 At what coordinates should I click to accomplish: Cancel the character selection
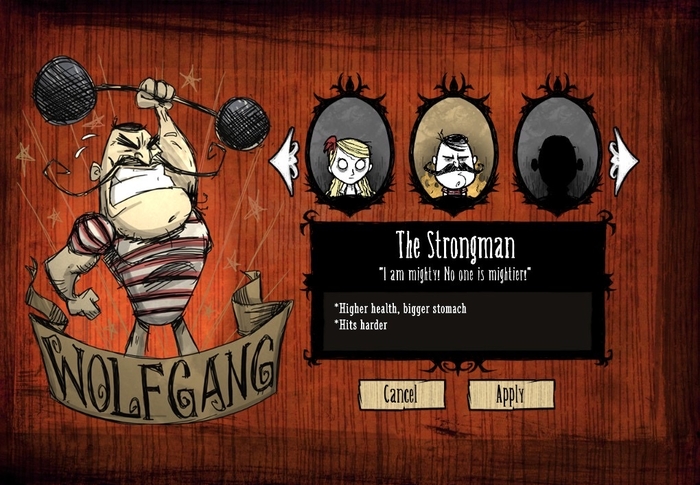pyautogui.click(x=400, y=394)
